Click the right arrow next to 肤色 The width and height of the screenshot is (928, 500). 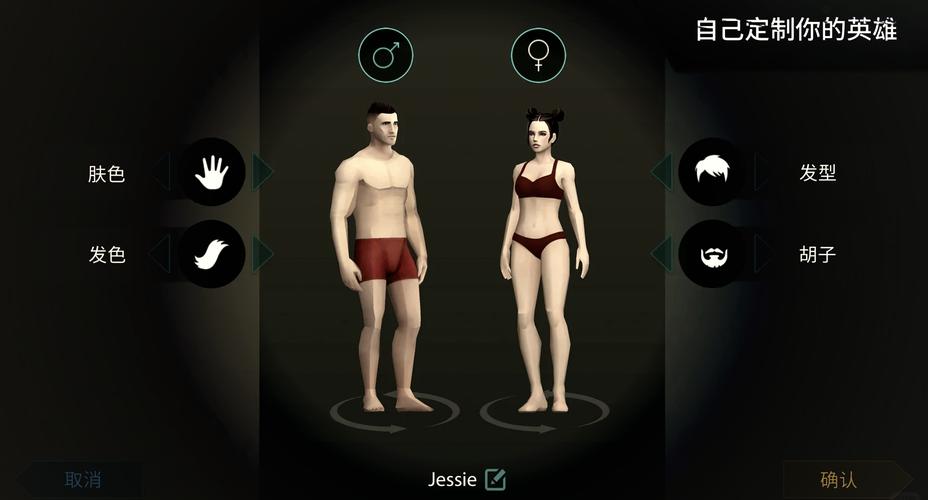point(262,172)
